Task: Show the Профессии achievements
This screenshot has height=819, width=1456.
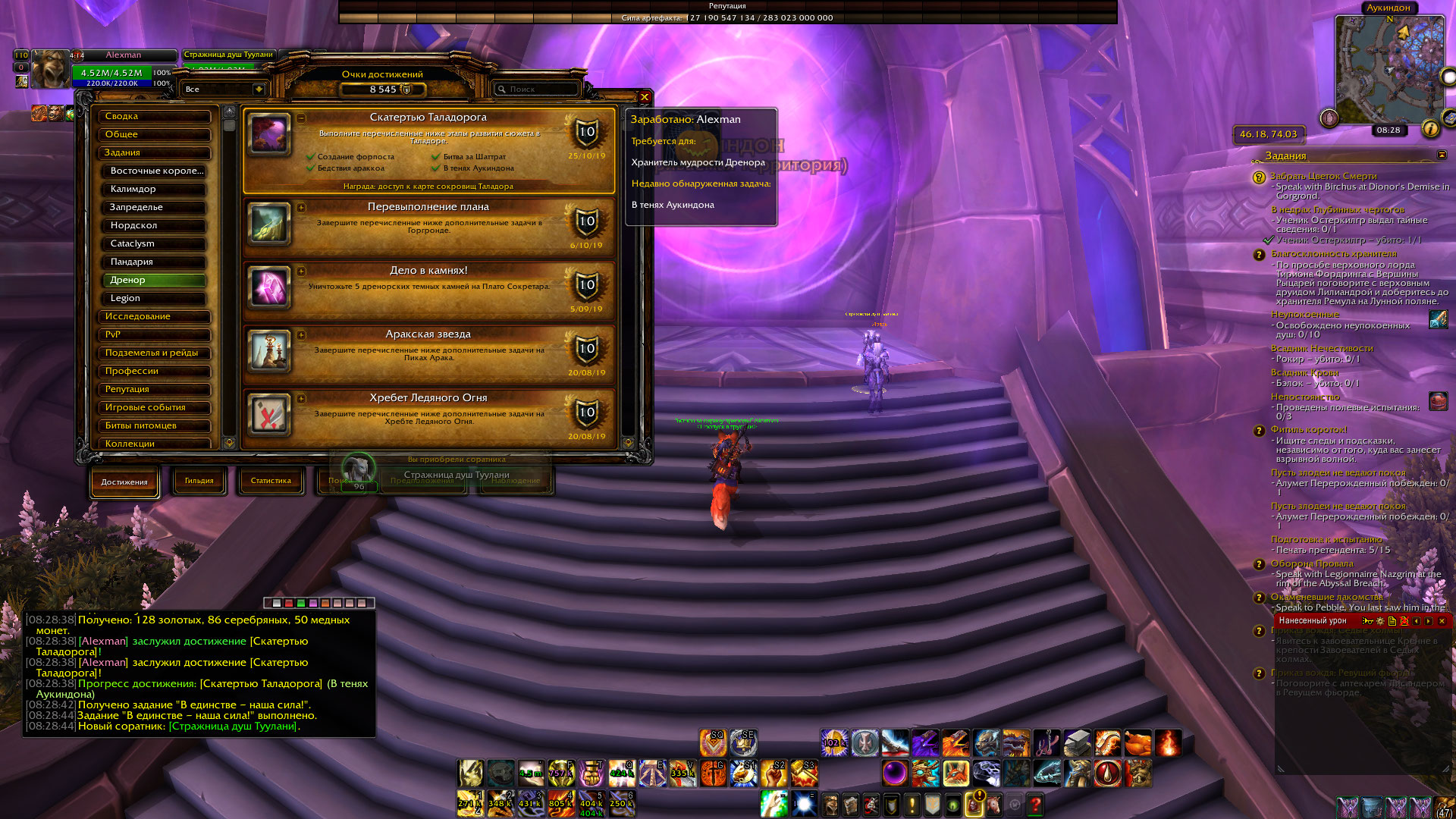Action: click(x=155, y=371)
